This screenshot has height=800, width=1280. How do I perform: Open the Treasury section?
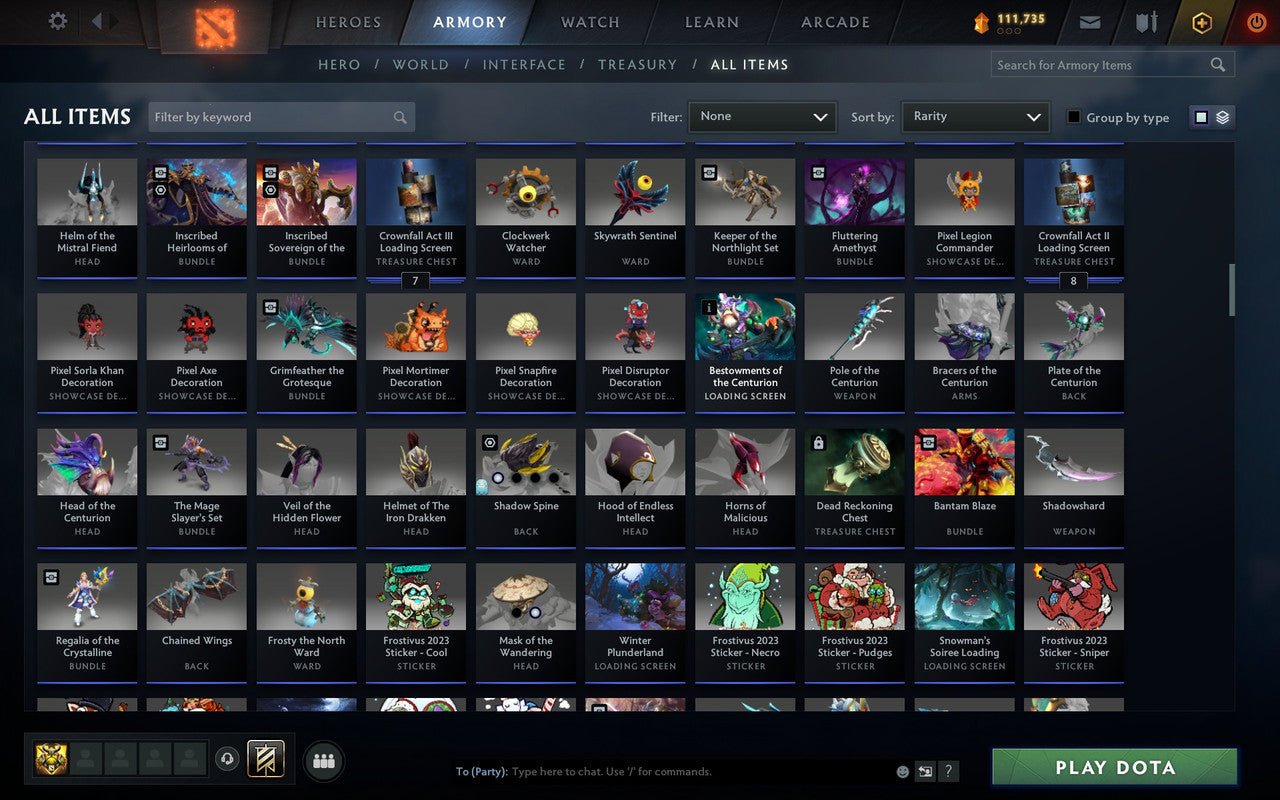coord(637,64)
